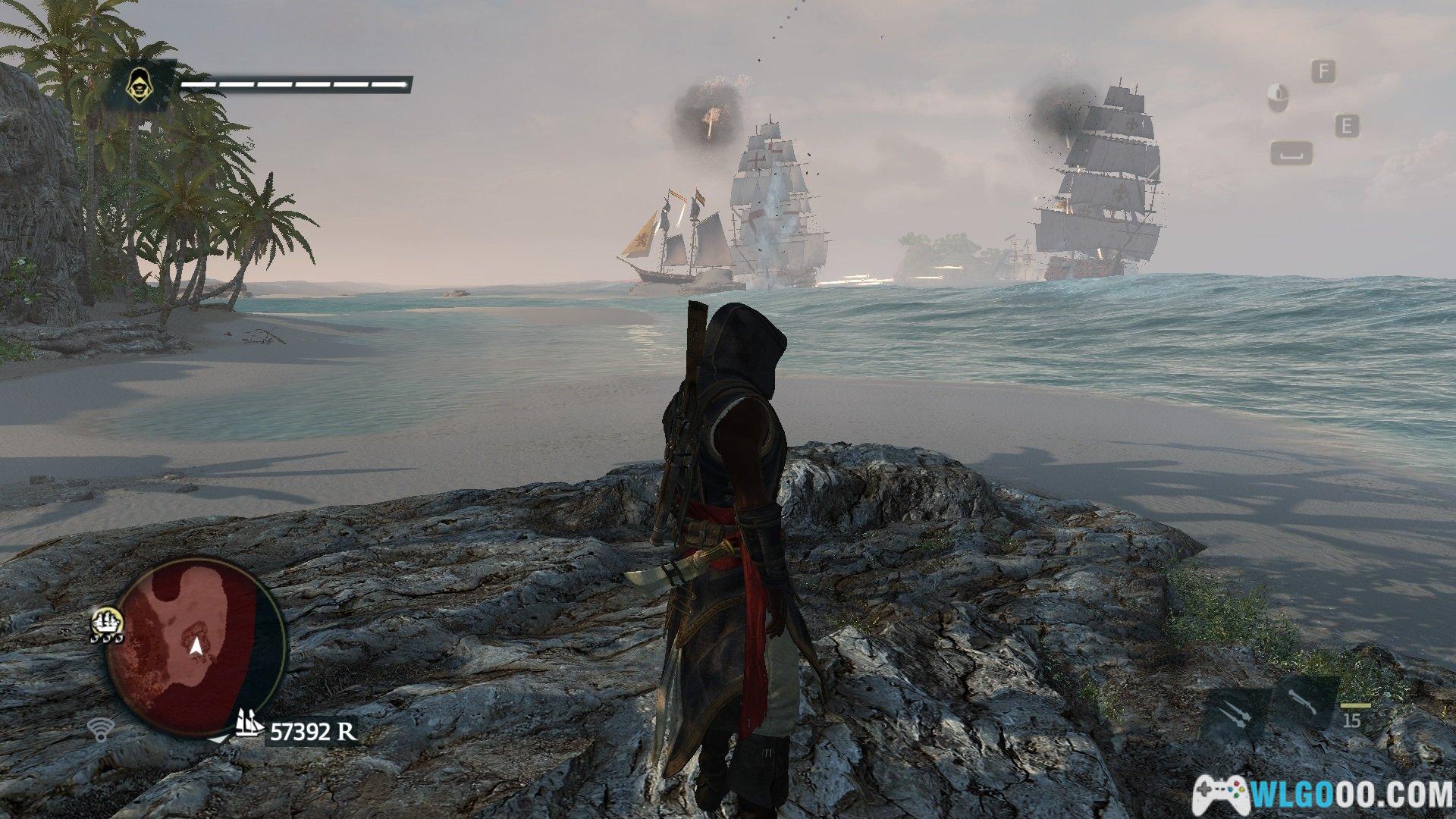This screenshot has height=819, width=1456.
Task: Click the white sailing ship icon near money
Action: pyautogui.click(x=249, y=723)
